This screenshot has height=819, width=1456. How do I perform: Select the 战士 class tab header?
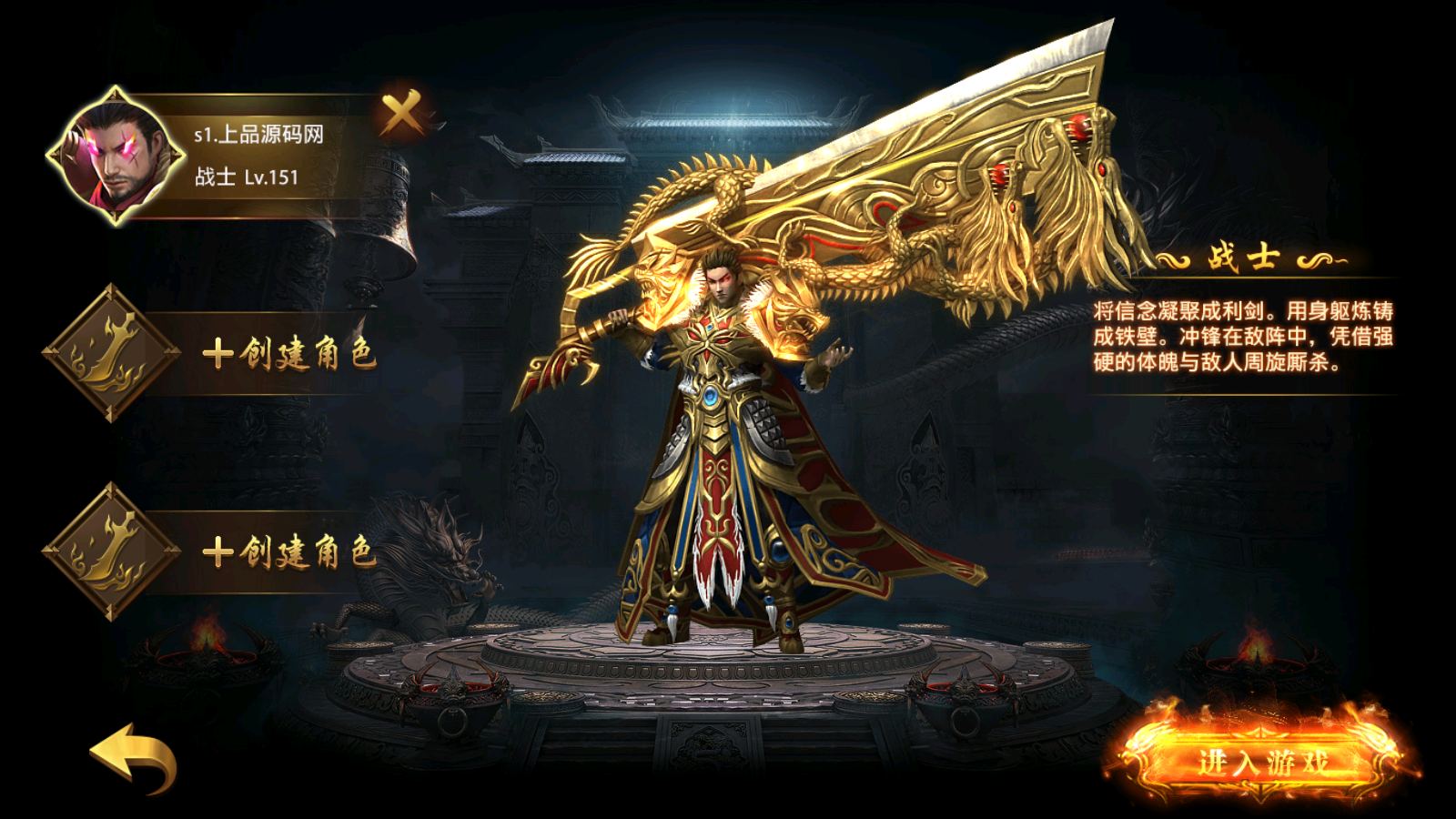tap(1243, 258)
